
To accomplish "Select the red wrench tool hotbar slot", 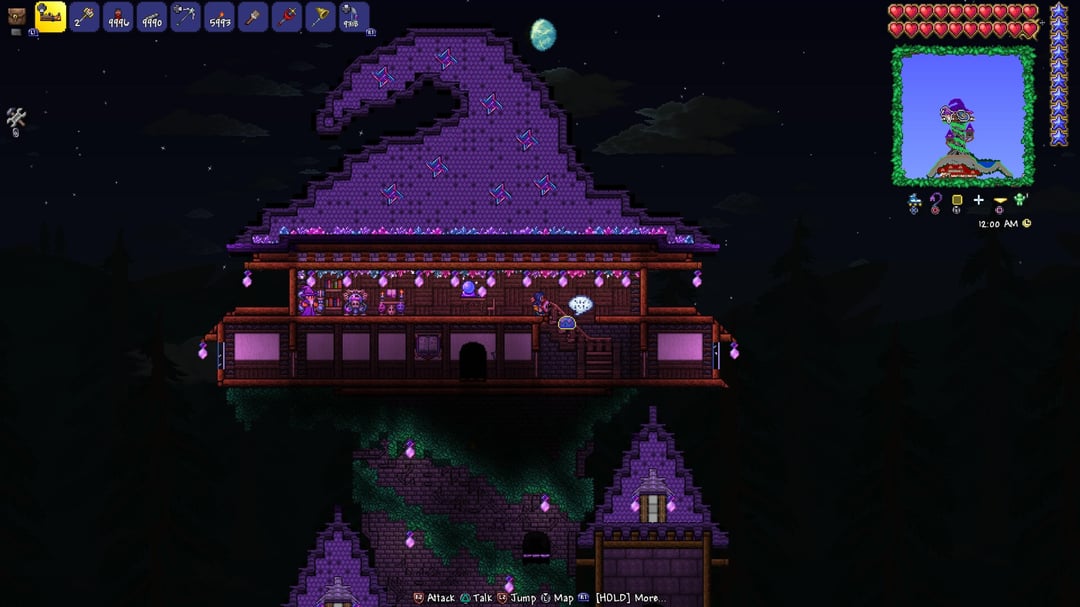I will click(287, 17).
